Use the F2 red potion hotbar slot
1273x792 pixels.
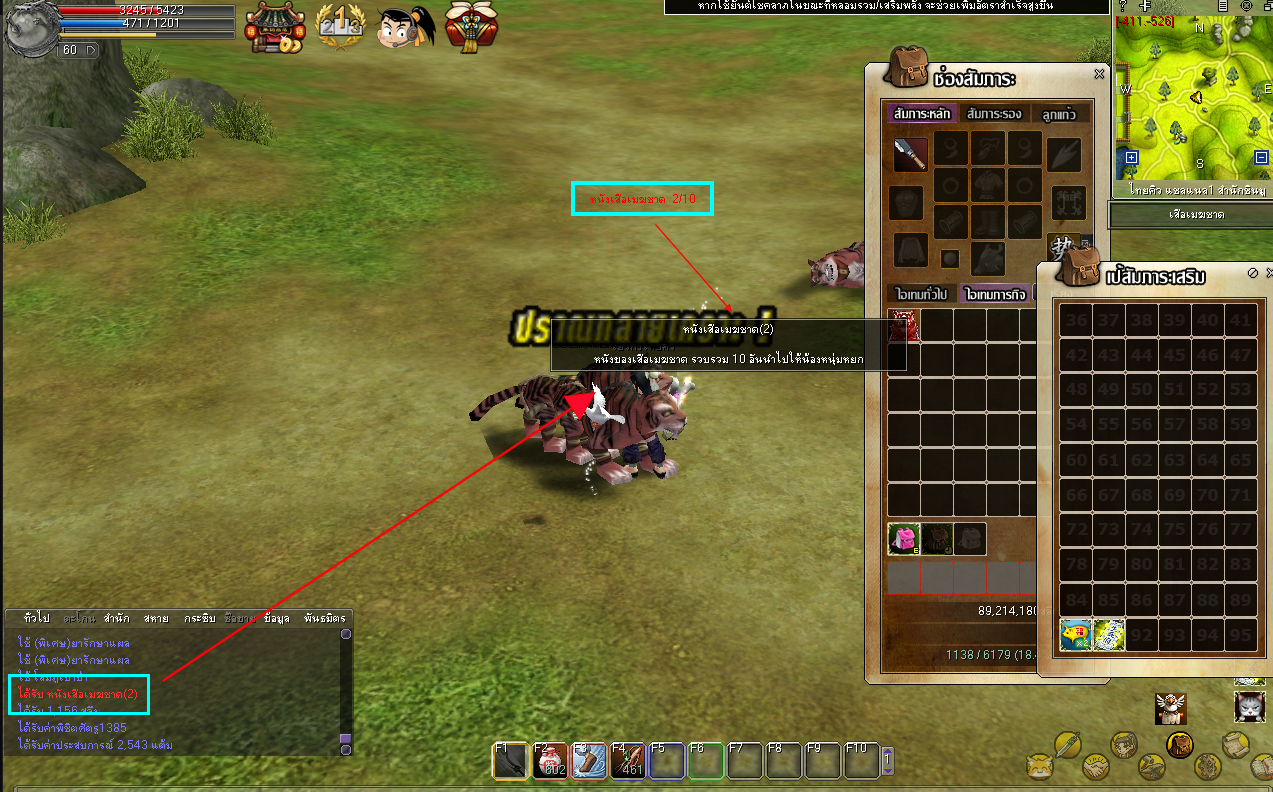(548, 761)
